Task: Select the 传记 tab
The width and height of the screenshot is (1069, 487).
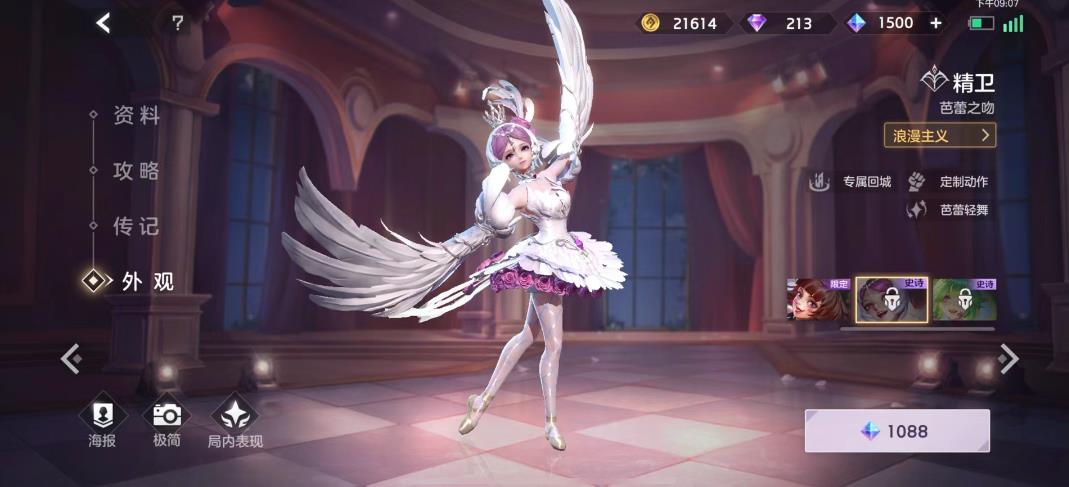Action: (136, 226)
